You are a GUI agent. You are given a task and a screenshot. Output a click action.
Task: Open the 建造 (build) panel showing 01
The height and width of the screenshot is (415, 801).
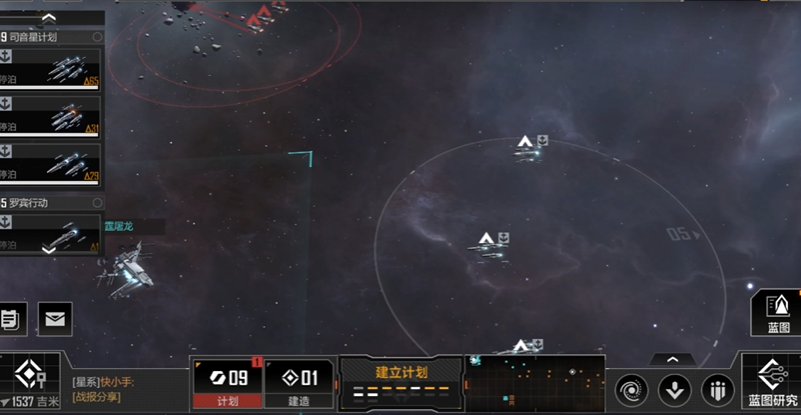click(299, 384)
